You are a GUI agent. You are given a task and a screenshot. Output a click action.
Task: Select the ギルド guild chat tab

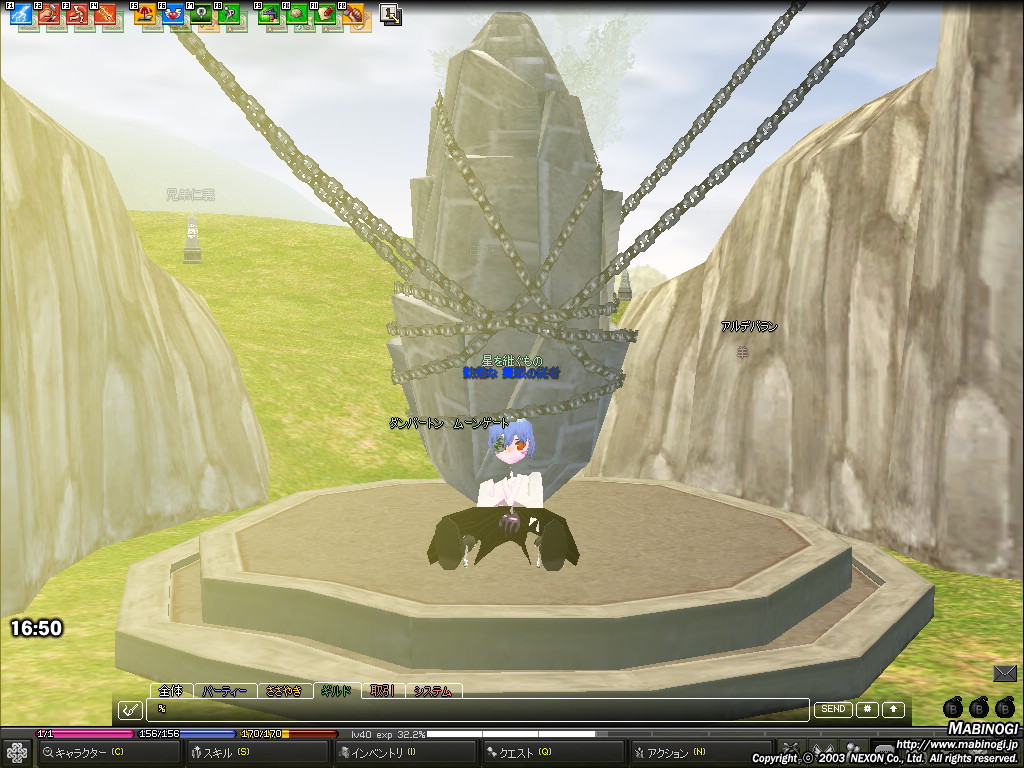click(x=336, y=691)
